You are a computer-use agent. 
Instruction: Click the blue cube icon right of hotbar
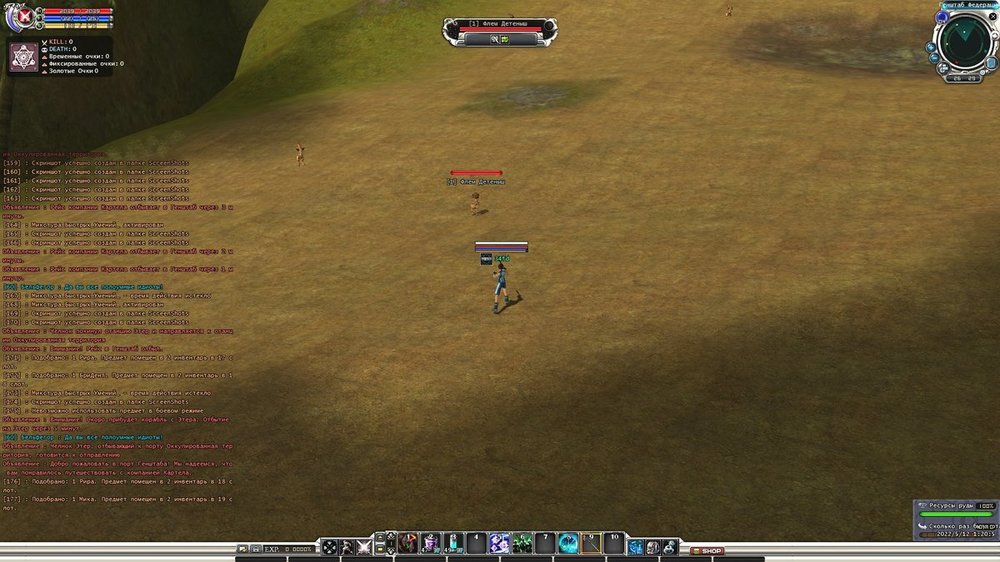(x=636, y=547)
